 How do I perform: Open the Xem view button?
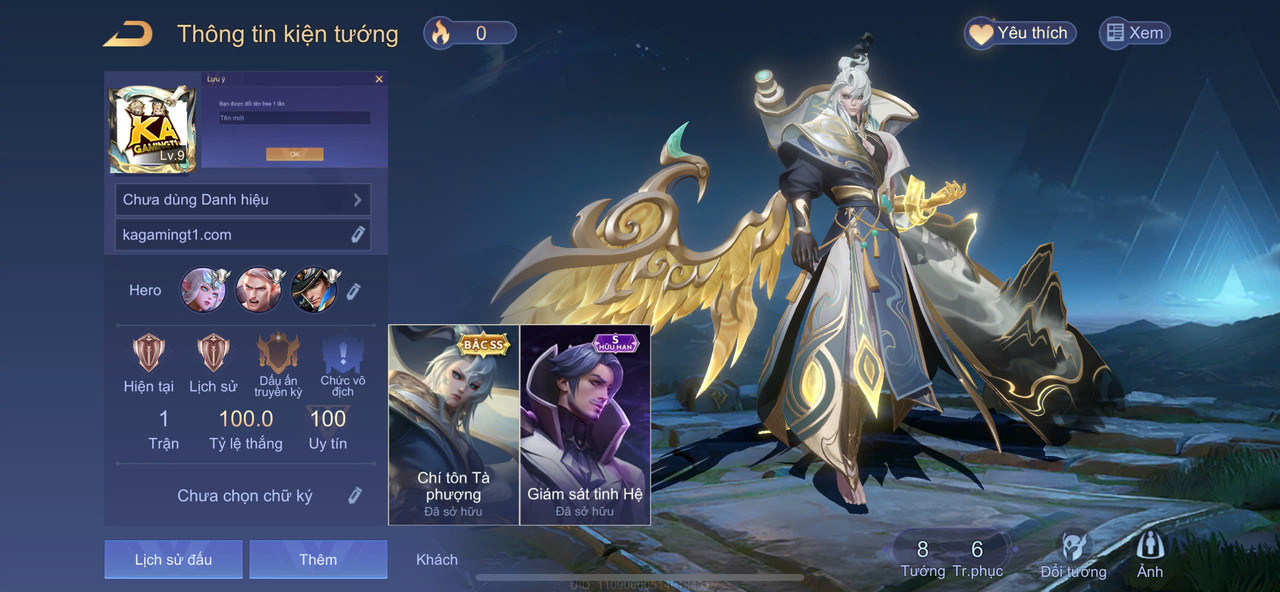[1134, 33]
